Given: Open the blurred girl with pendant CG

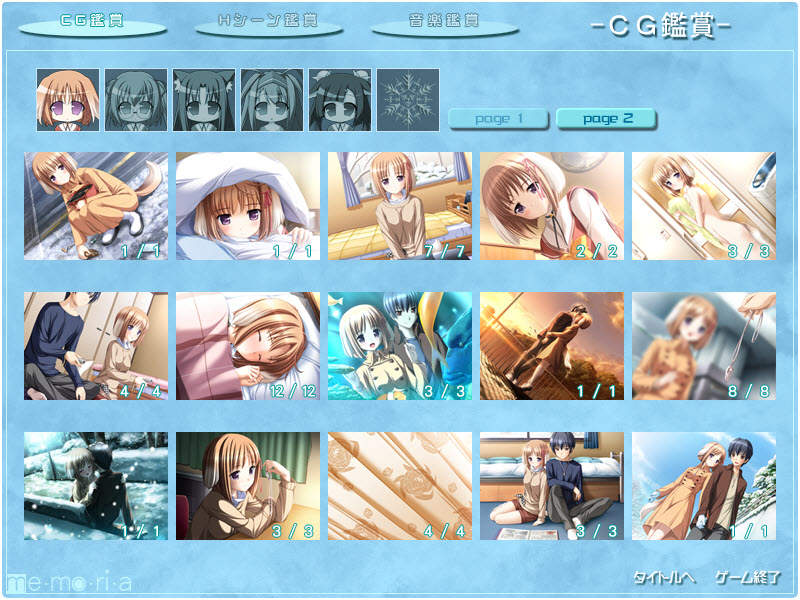Looking at the screenshot, I should [x=704, y=346].
